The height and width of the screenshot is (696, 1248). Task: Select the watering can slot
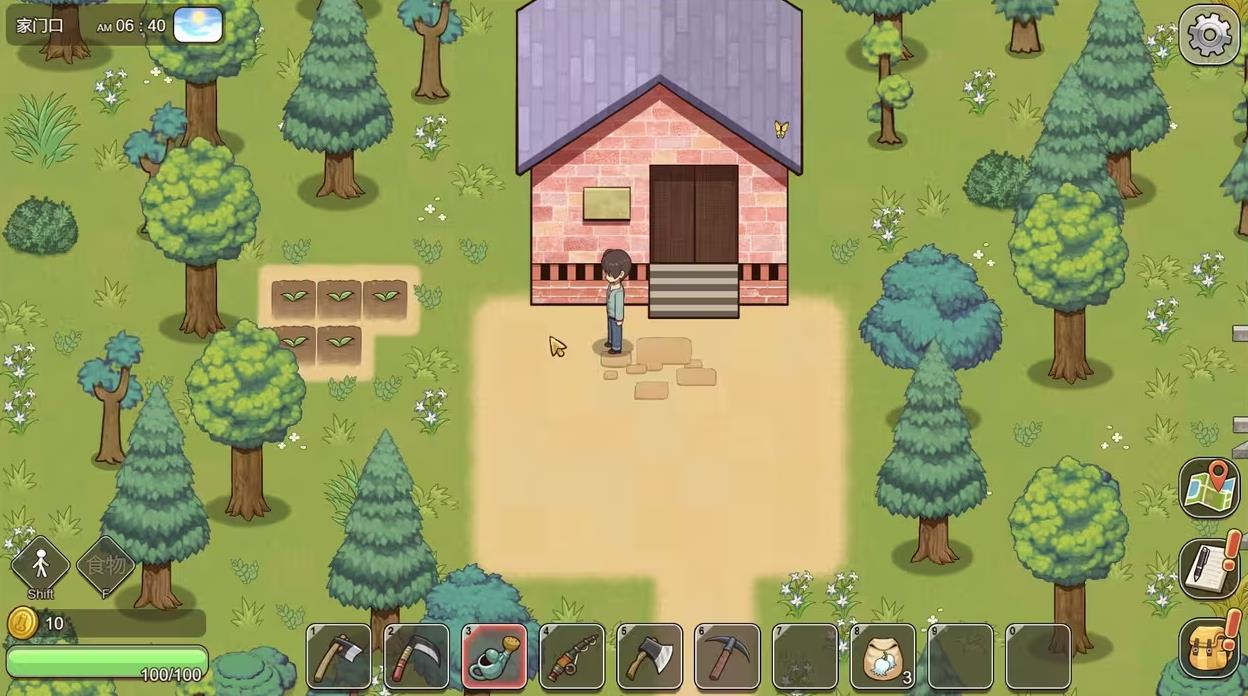click(x=495, y=657)
